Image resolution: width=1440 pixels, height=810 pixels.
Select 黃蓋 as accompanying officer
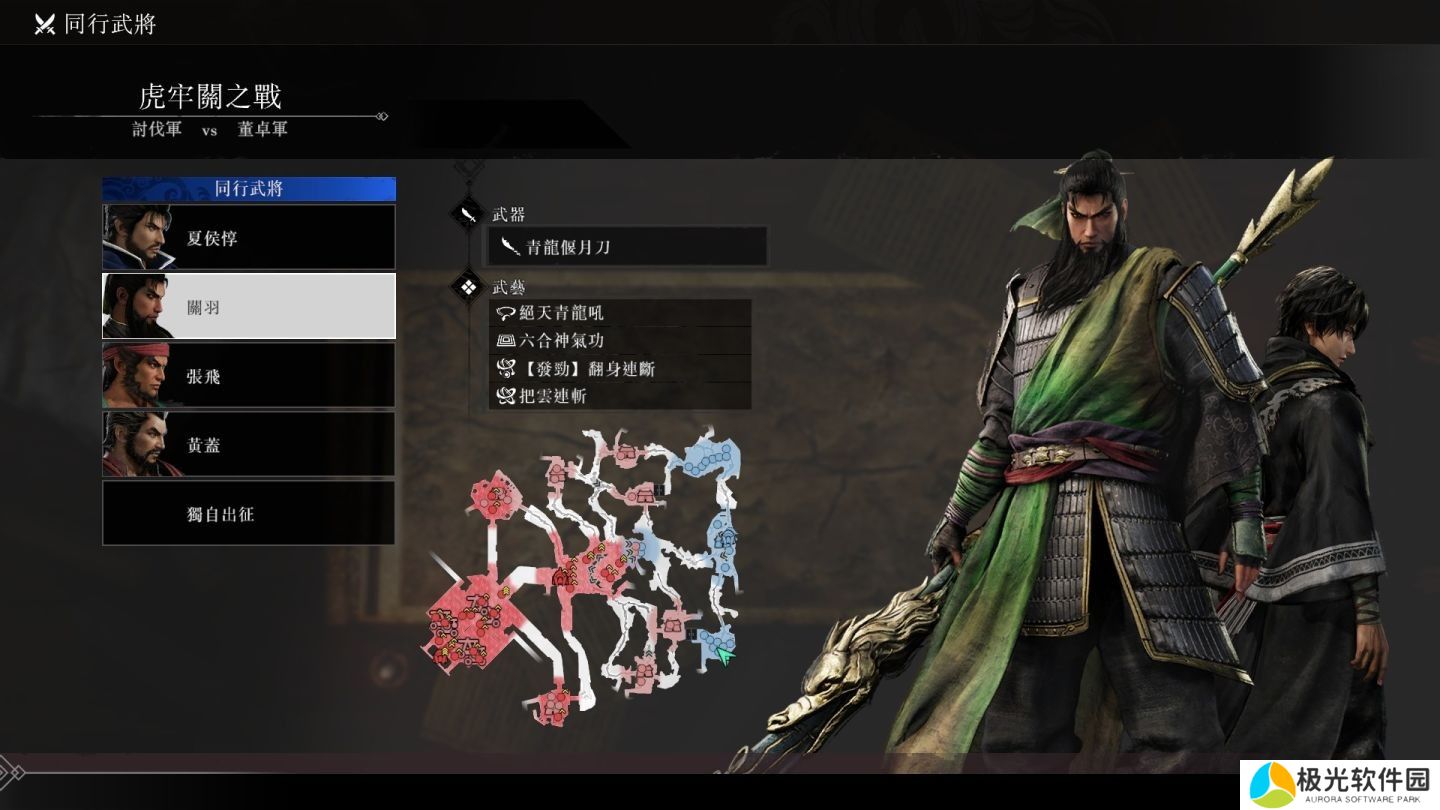pos(249,445)
